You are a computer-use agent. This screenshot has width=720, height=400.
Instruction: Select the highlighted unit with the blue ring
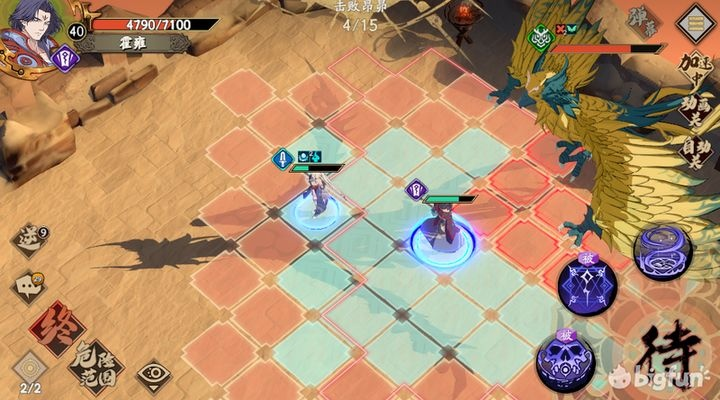coord(440,232)
